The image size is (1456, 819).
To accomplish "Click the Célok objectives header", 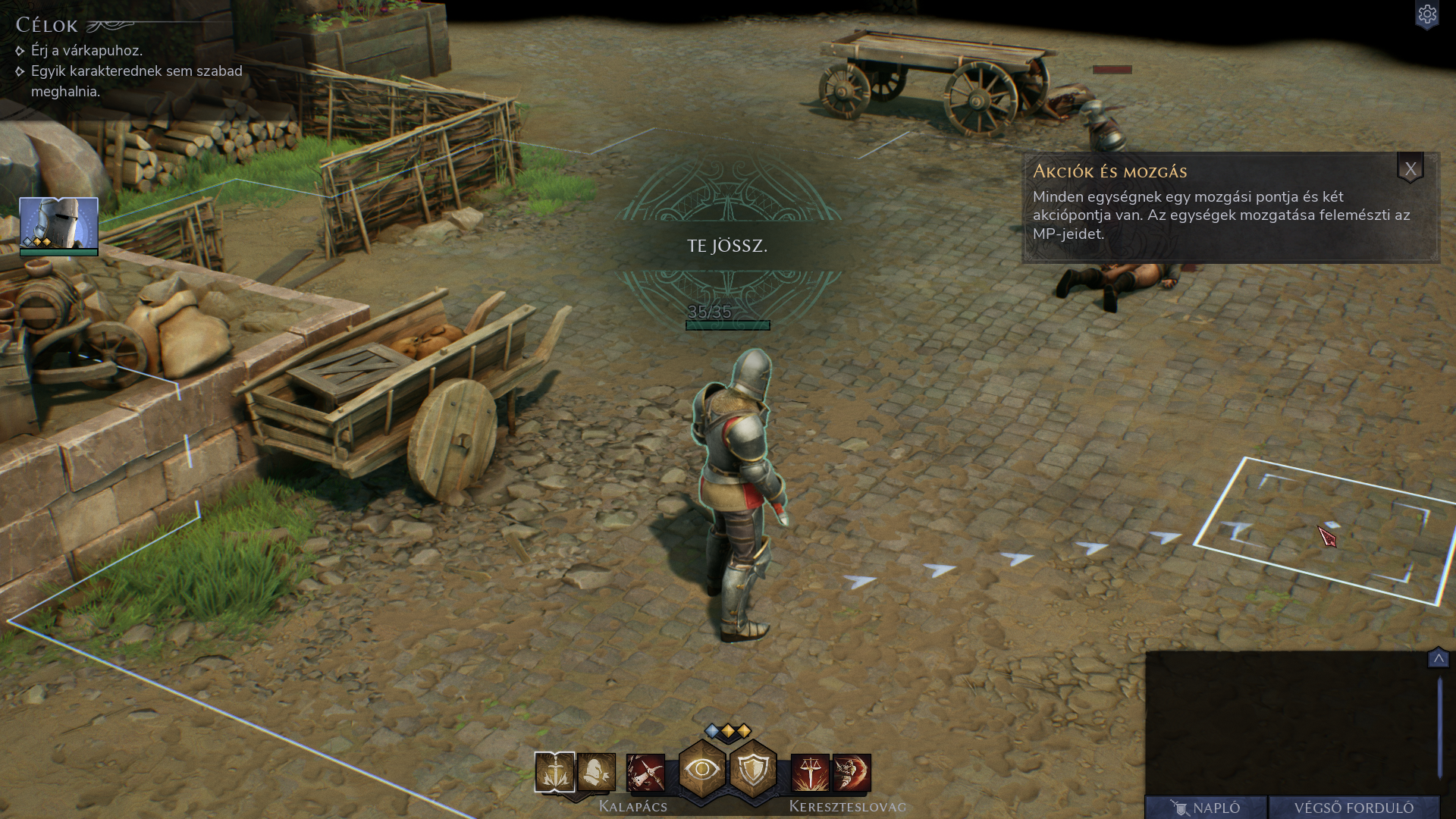I will 47,26.
